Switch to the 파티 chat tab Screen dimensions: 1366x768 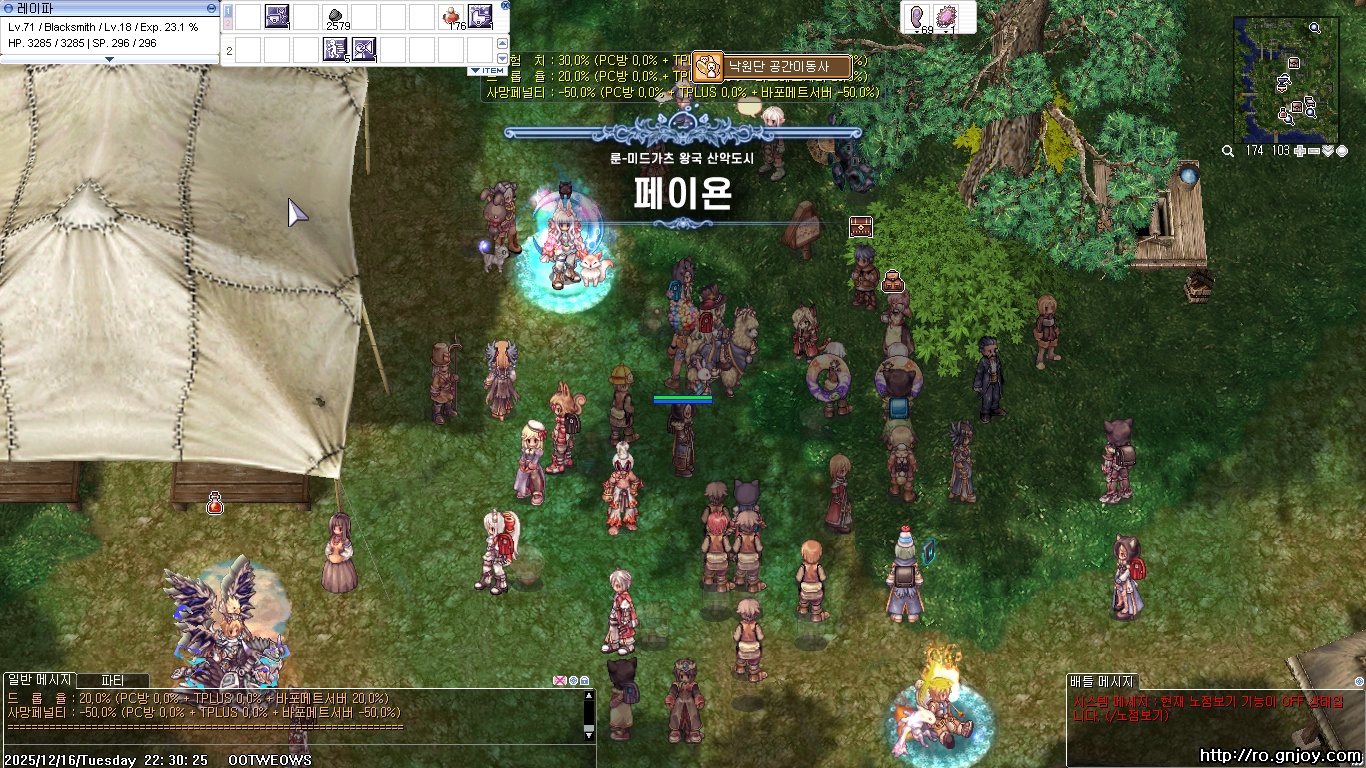[x=110, y=680]
